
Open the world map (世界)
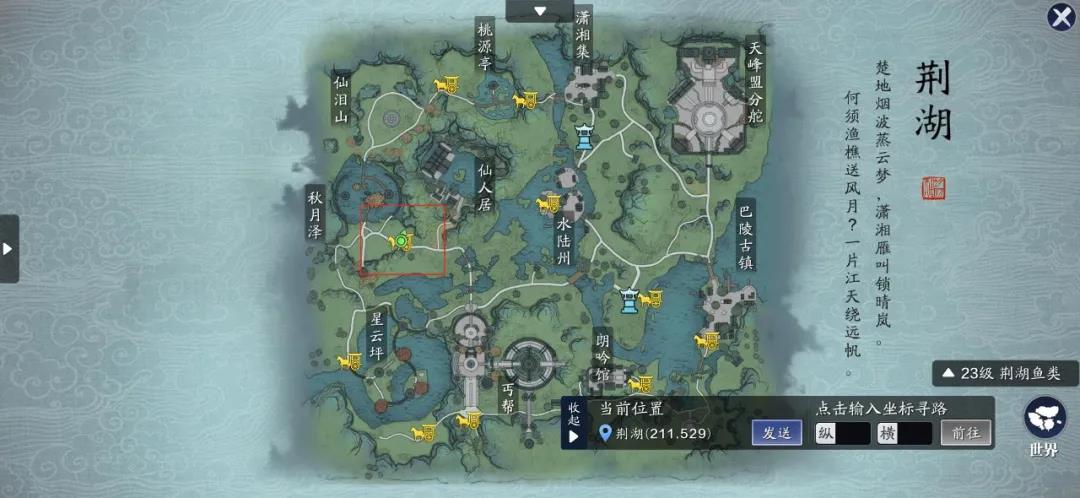(1043, 425)
